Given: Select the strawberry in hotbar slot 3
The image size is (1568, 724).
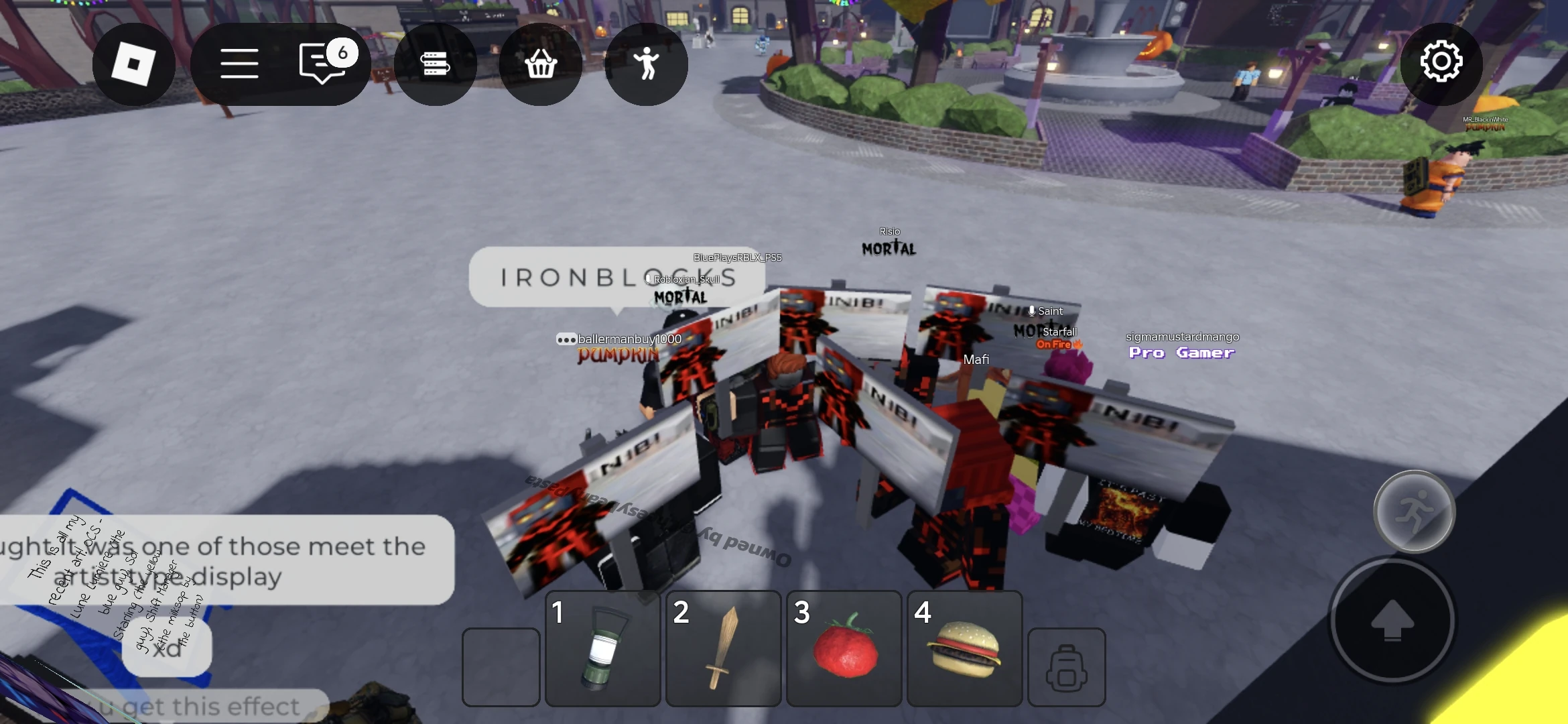Looking at the screenshot, I should pyautogui.click(x=844, y=649).
